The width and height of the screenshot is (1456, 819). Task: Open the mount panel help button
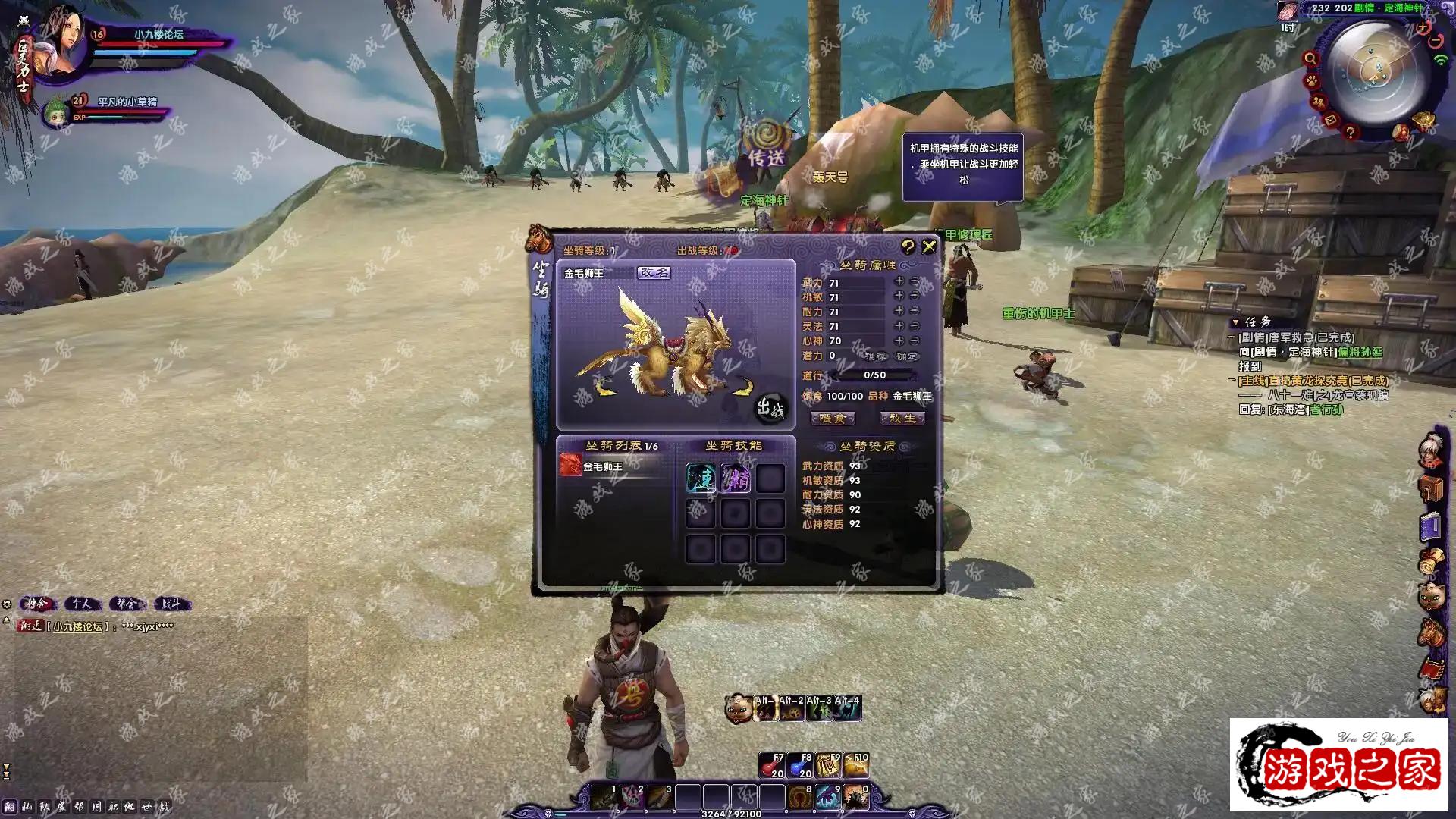click(908, 247)
